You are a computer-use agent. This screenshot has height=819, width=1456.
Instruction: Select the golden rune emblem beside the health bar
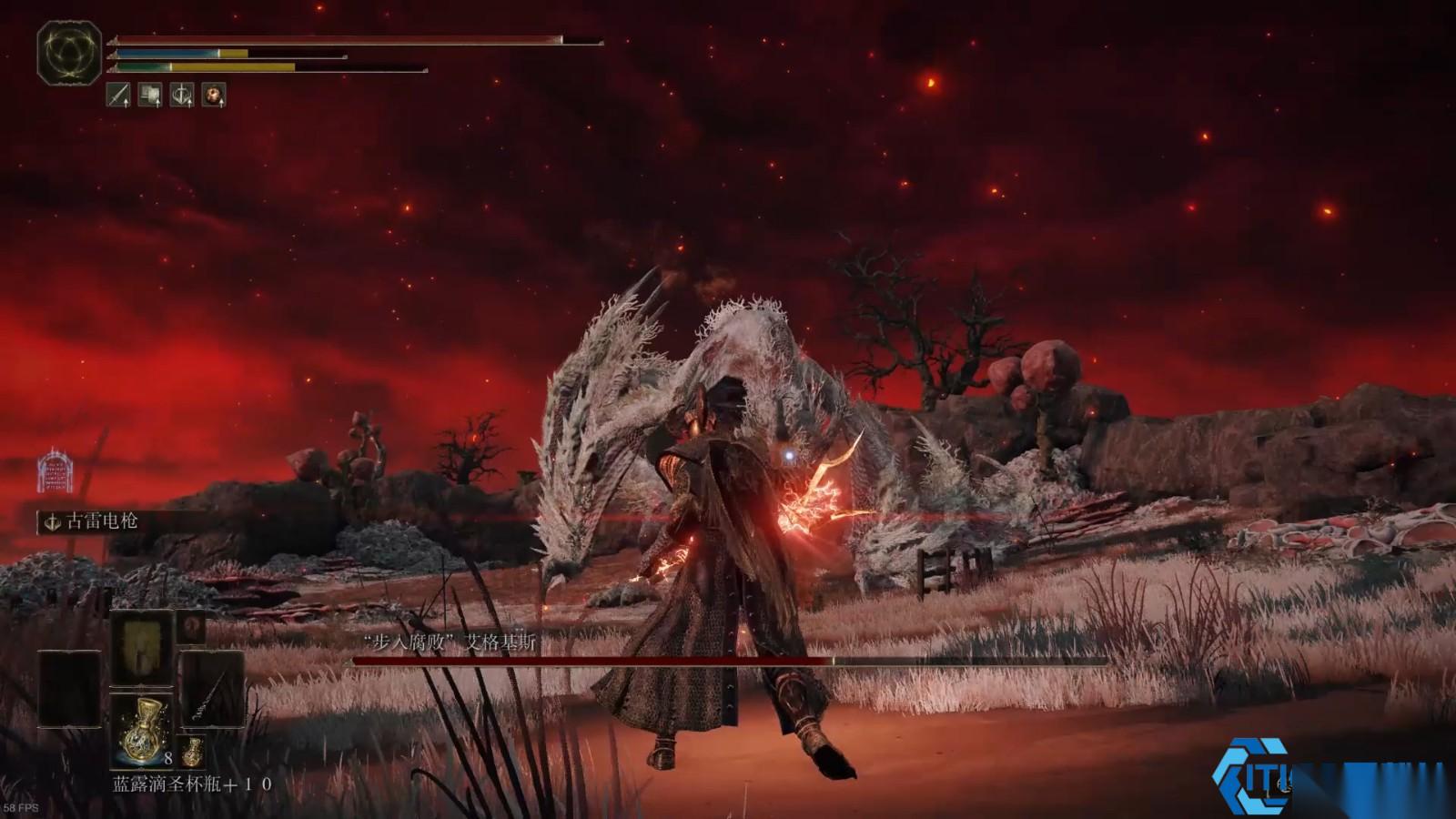pos(69,54)
